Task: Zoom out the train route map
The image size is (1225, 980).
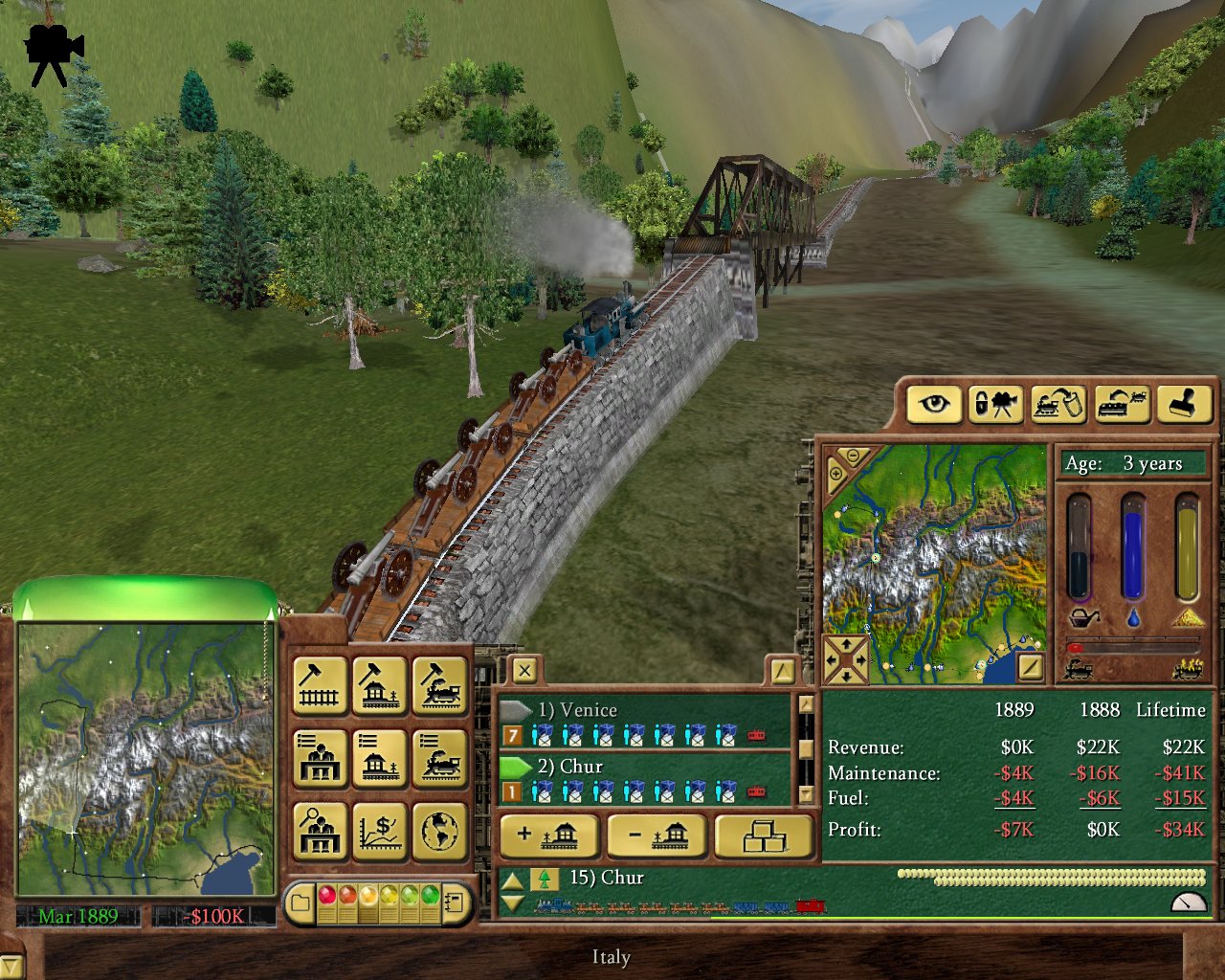Action: [x=851, y=456]
